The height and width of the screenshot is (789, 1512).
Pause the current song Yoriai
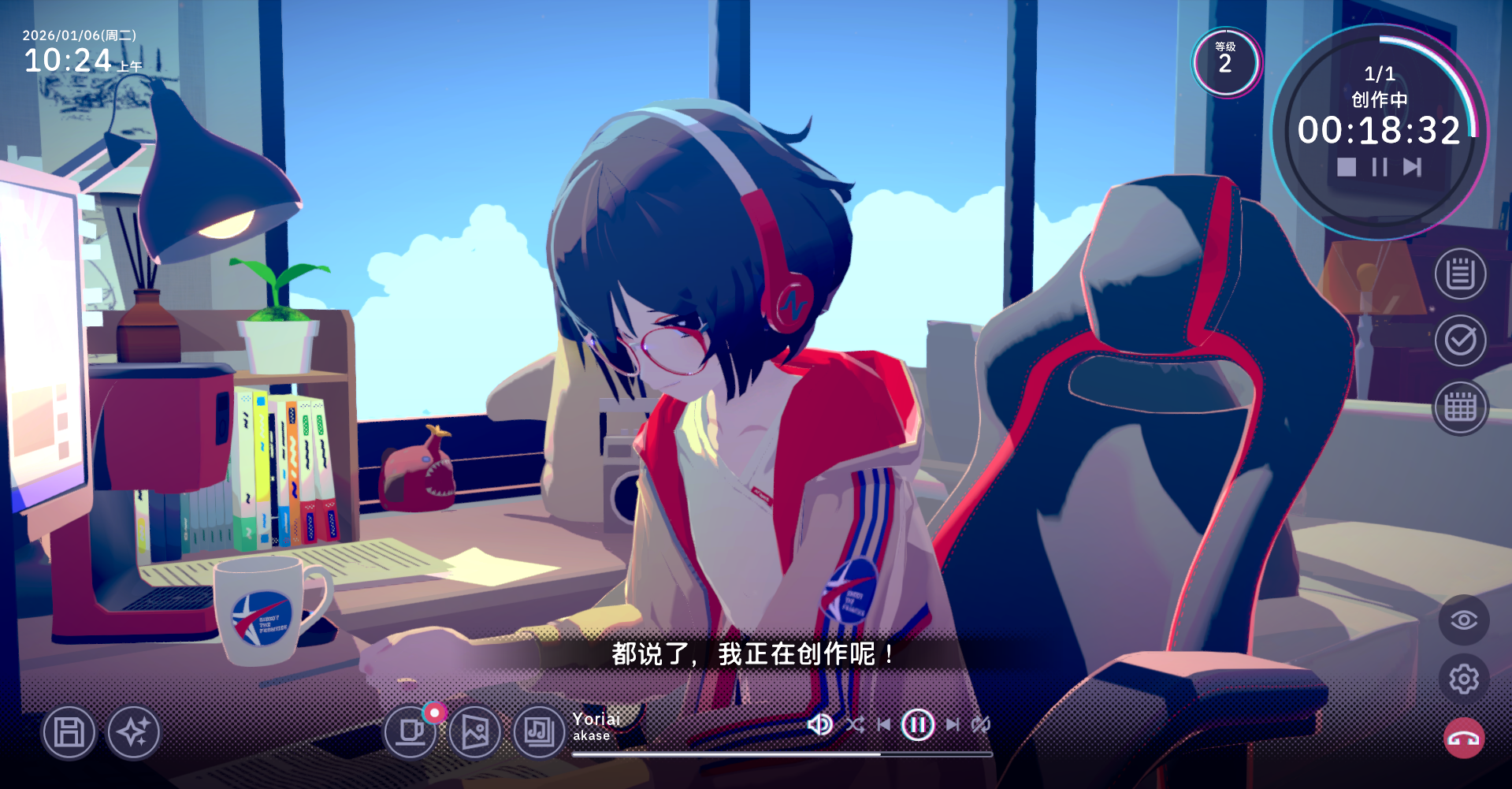(x=916, y=724)
